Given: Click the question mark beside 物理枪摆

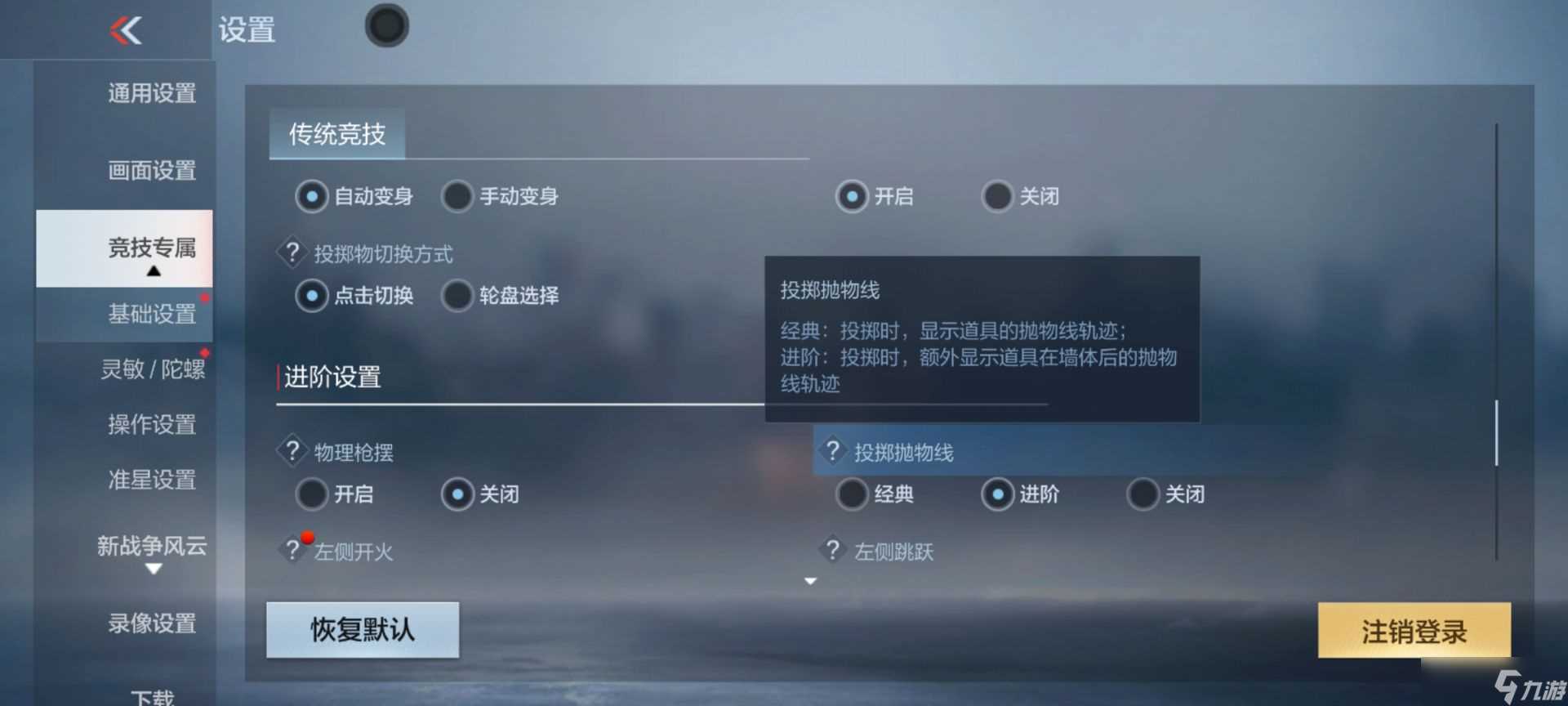Looking at the screenshot, I should [293, 450].
